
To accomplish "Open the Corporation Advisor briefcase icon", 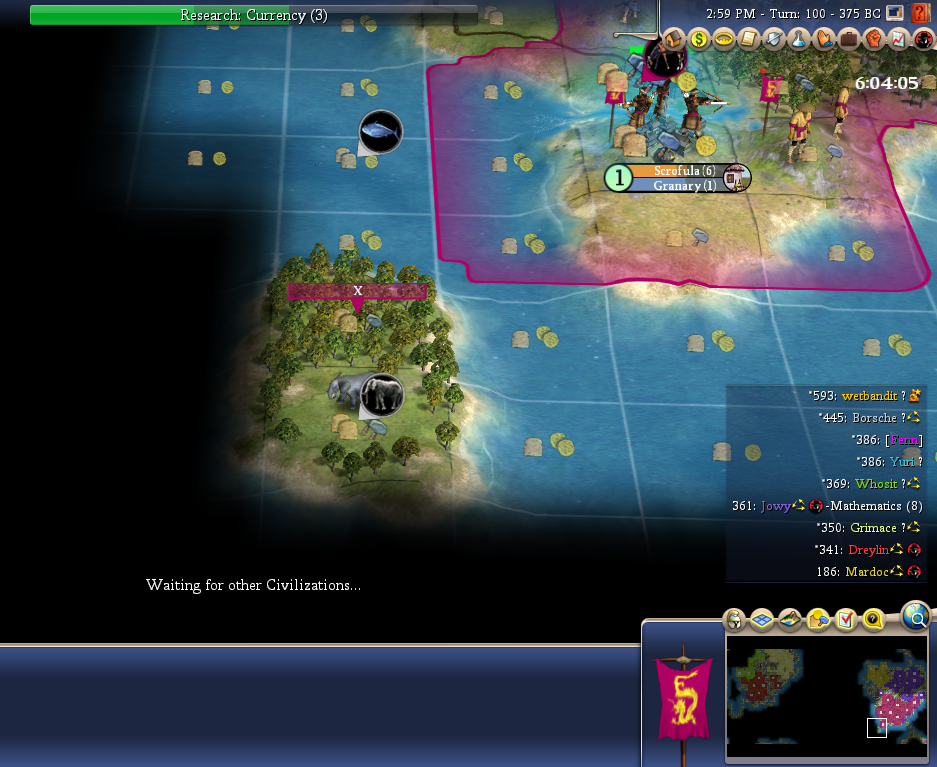I will [849, 39].
